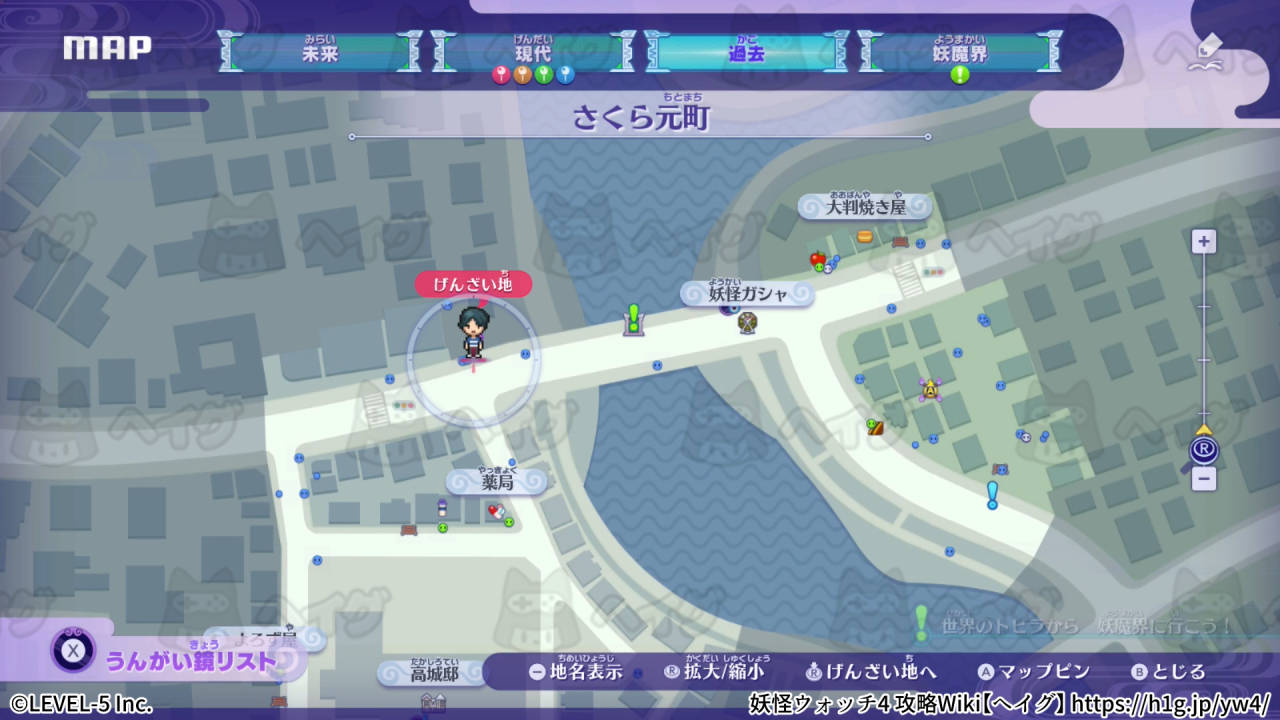Click the yellow A quest marker icon
Screen dimensions: 1280x720
pos(931,389)
